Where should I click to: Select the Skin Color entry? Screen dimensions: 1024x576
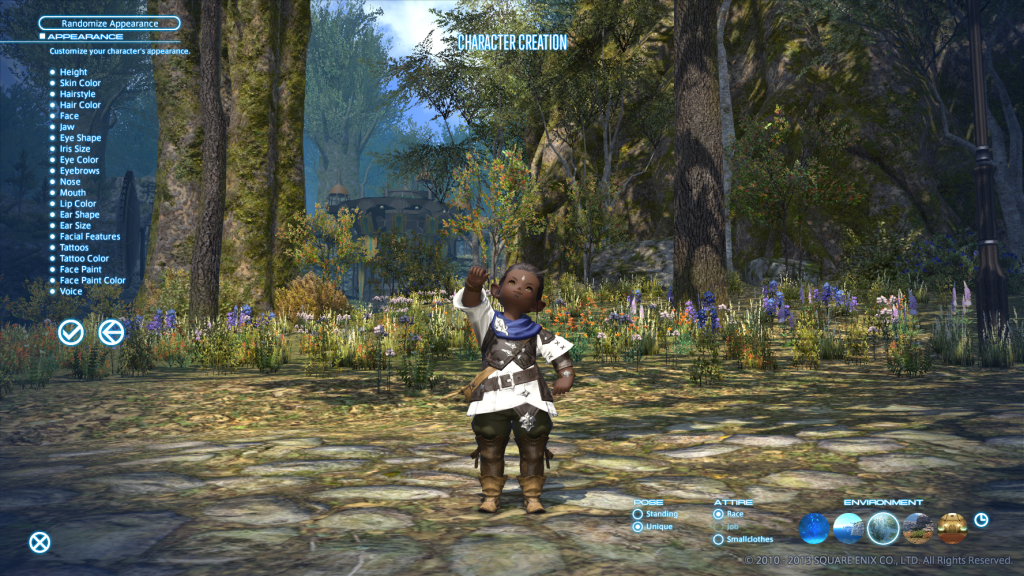pos(80,83)
